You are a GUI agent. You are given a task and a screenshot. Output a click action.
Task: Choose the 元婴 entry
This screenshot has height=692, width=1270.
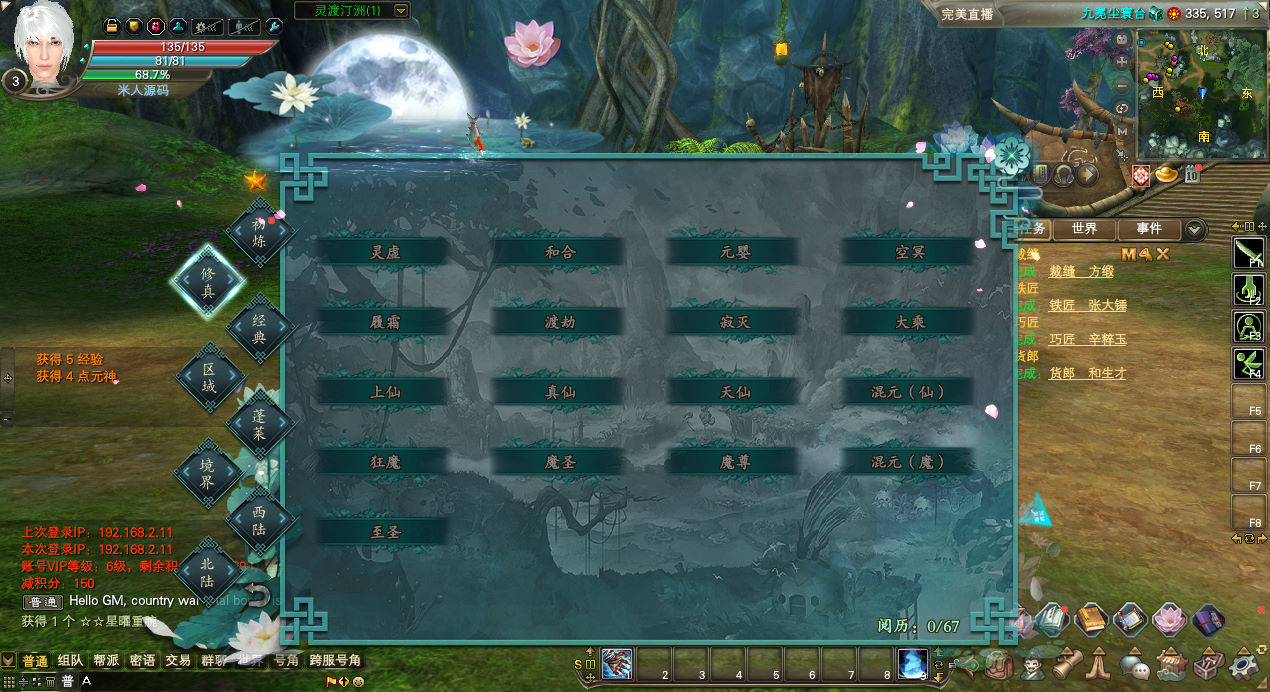pos(735,252)
